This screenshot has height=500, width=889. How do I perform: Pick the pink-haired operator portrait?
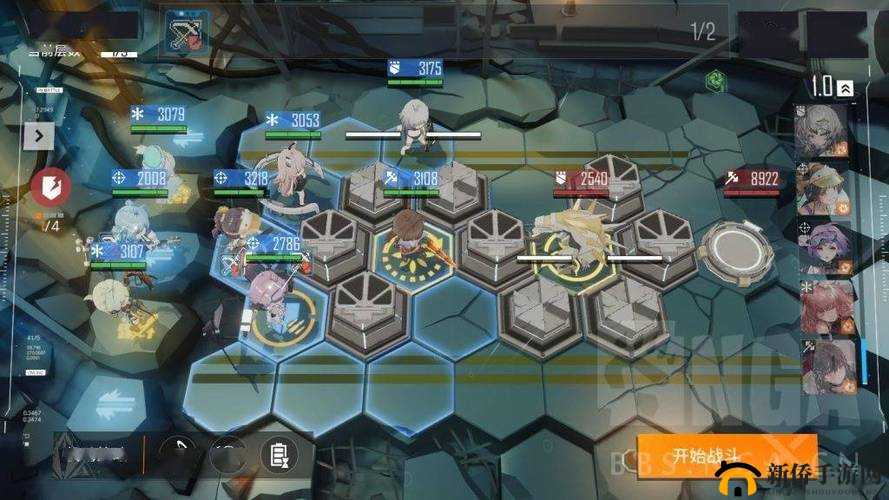(x=824, y=306)
